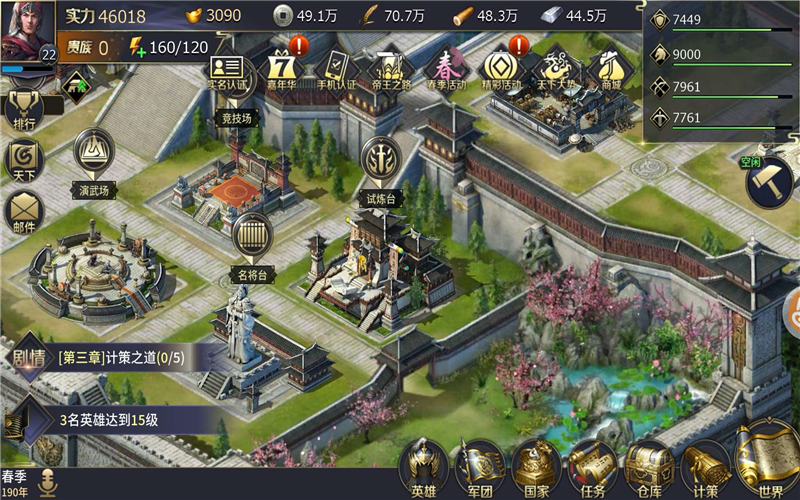800x500 pixels.
Task: Open the 排行 ranking menu
Action: click(24, 108)
